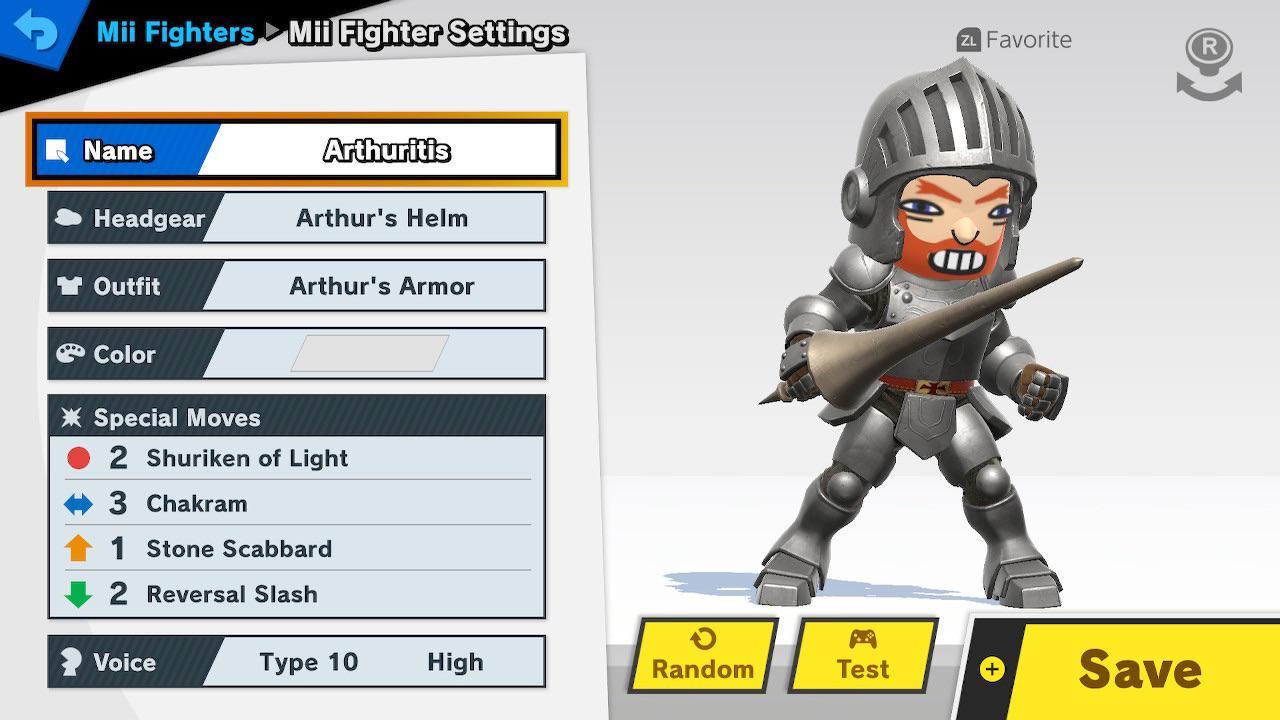Click the blank color swatch
The height and width of the screenshot is (720, 1280).
366,352
